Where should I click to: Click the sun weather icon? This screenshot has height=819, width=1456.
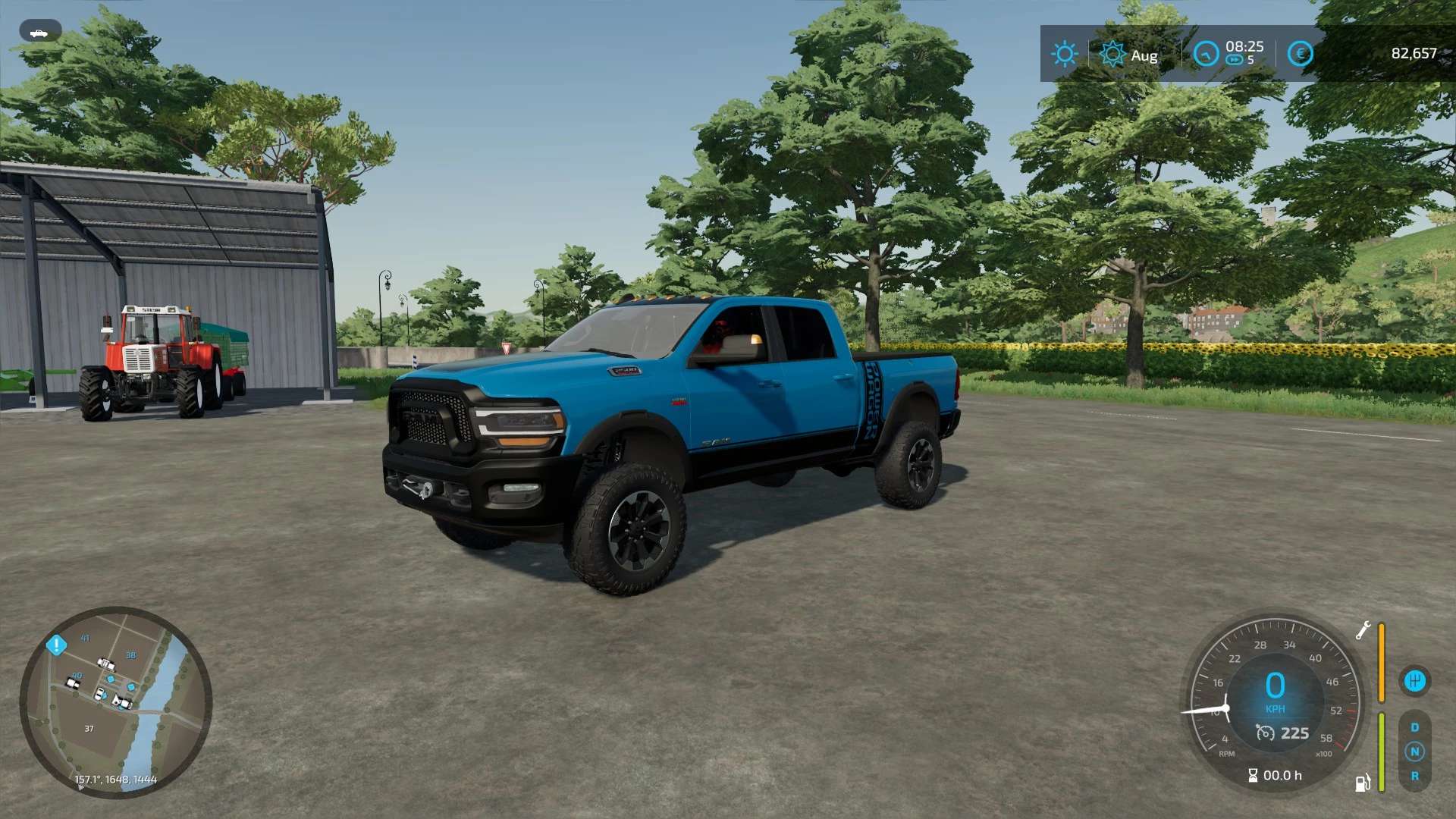pyautogui.click(x=1064, y=54)
